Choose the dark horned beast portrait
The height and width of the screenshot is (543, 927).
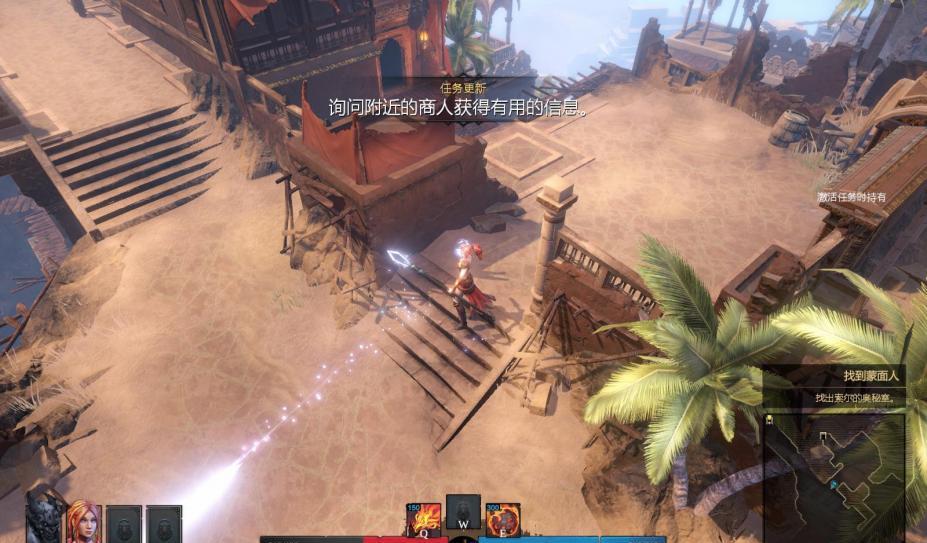(x=45, y=520)
